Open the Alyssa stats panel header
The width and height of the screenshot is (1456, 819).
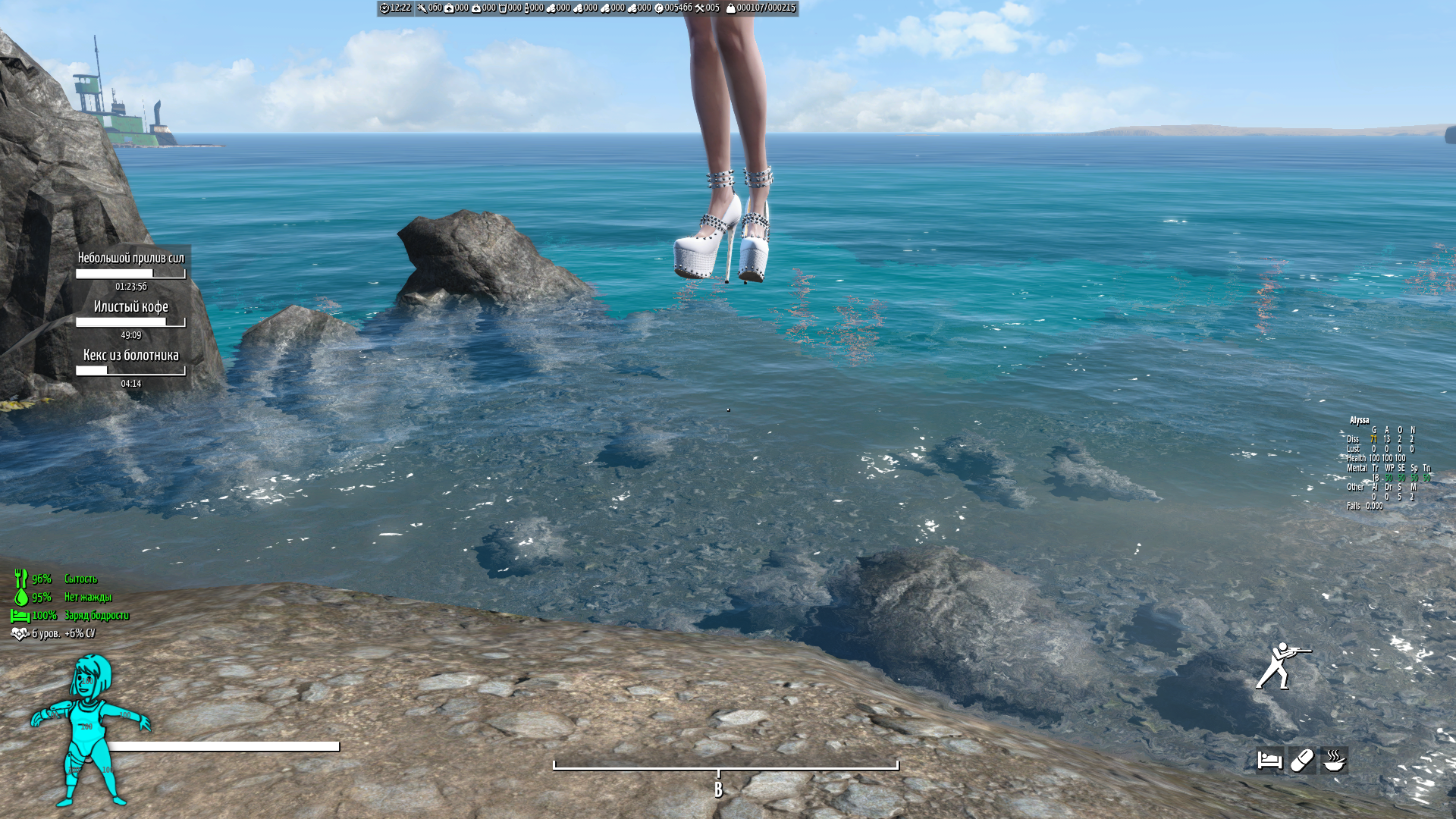click(1360, 420)
